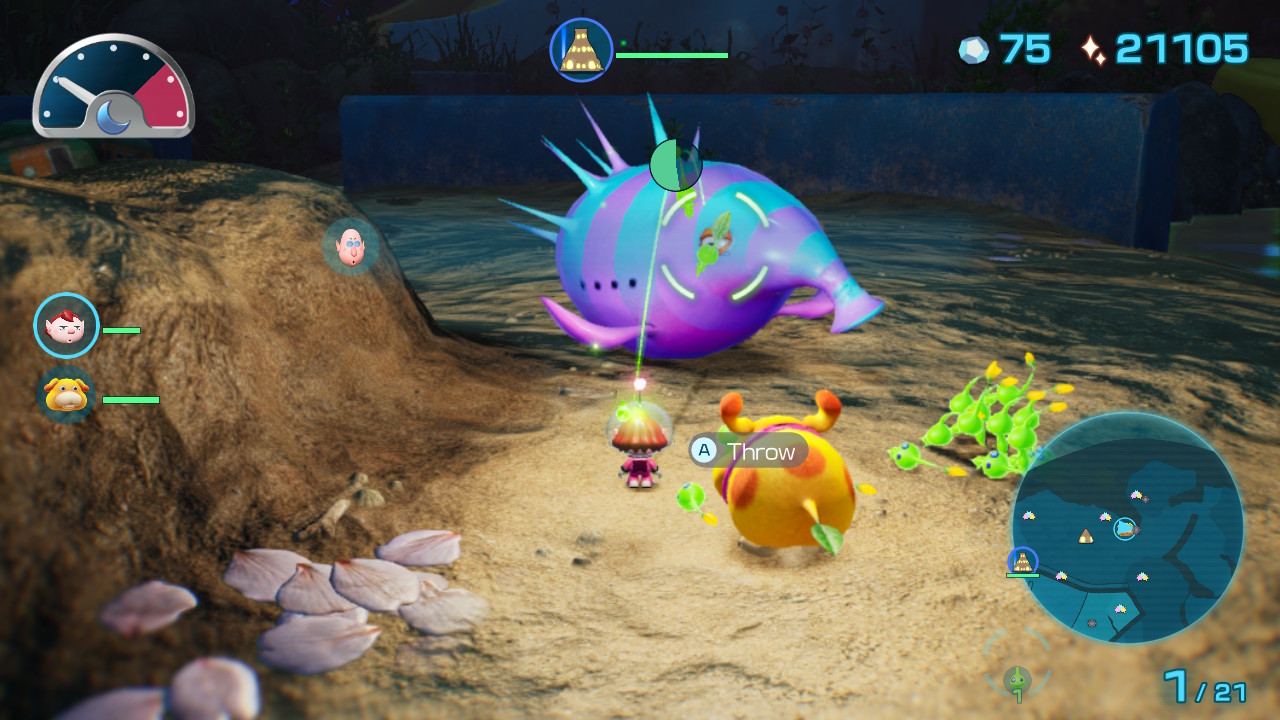Image resolution: width=1280 pixels, height=720 pixels.
Task: Select the yellow Oatchi dog portrait
Action: 67,394
